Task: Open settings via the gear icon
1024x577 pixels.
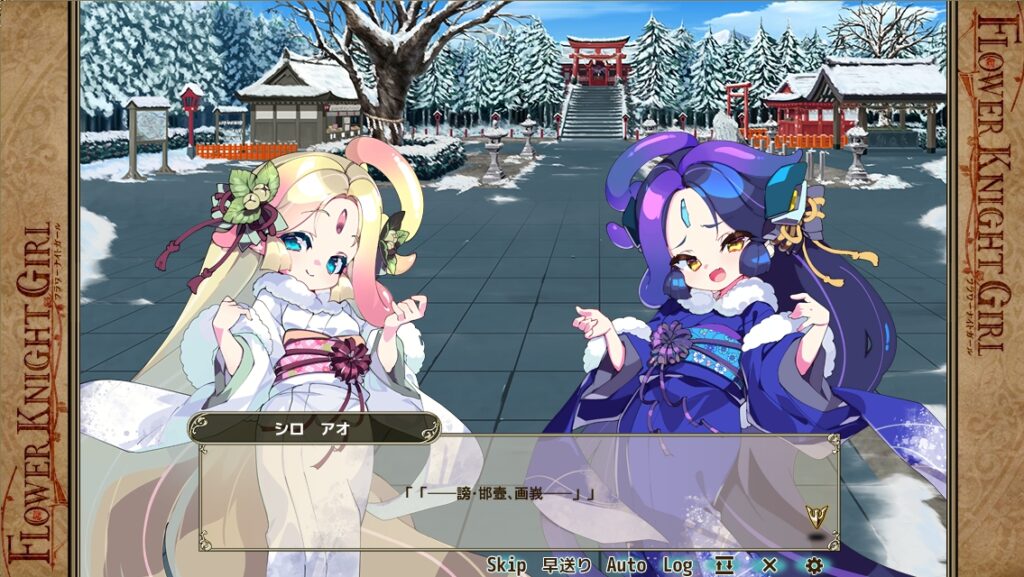Action: click(x=814, y=565)
